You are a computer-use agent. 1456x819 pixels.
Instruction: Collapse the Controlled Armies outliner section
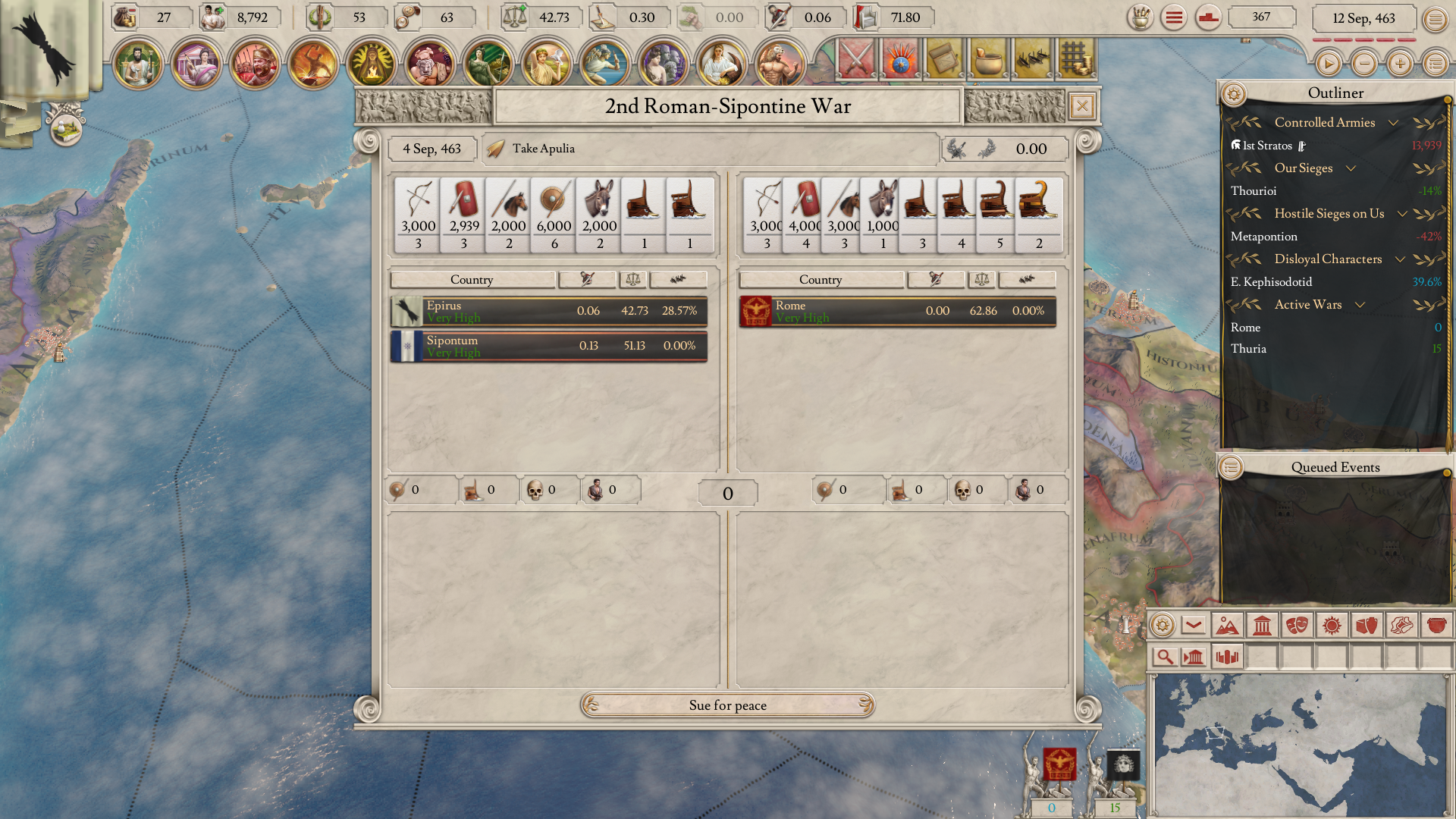click(x=1393, y=123)
